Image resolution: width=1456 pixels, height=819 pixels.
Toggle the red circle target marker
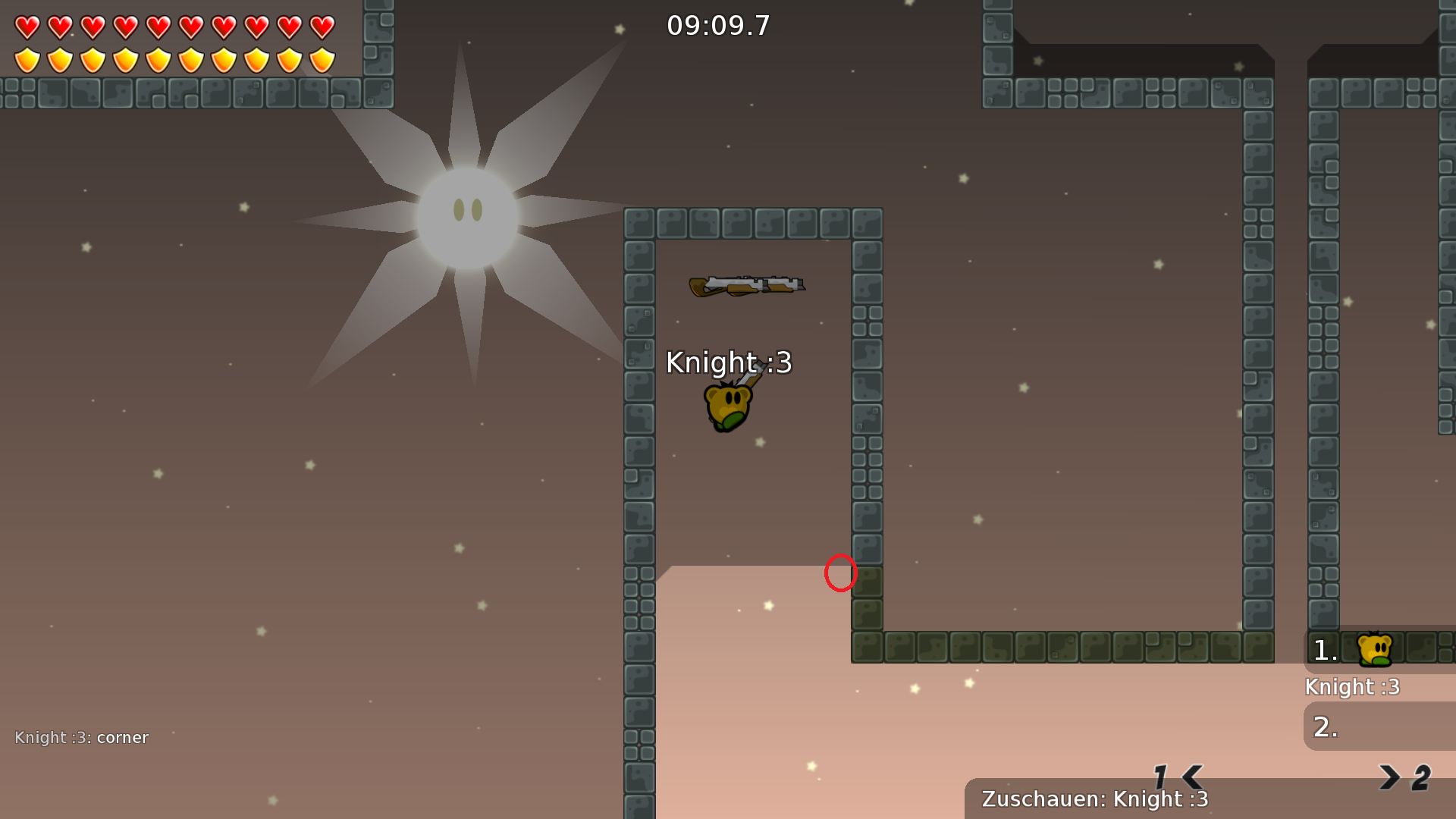tap(839, 575)
